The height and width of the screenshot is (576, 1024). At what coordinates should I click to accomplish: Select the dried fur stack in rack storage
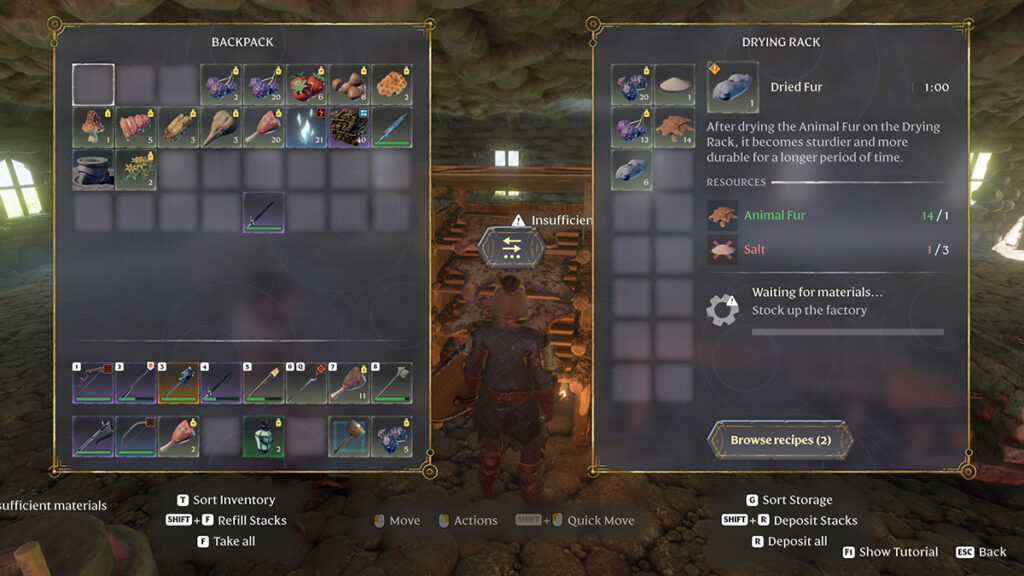pos(632,170)
